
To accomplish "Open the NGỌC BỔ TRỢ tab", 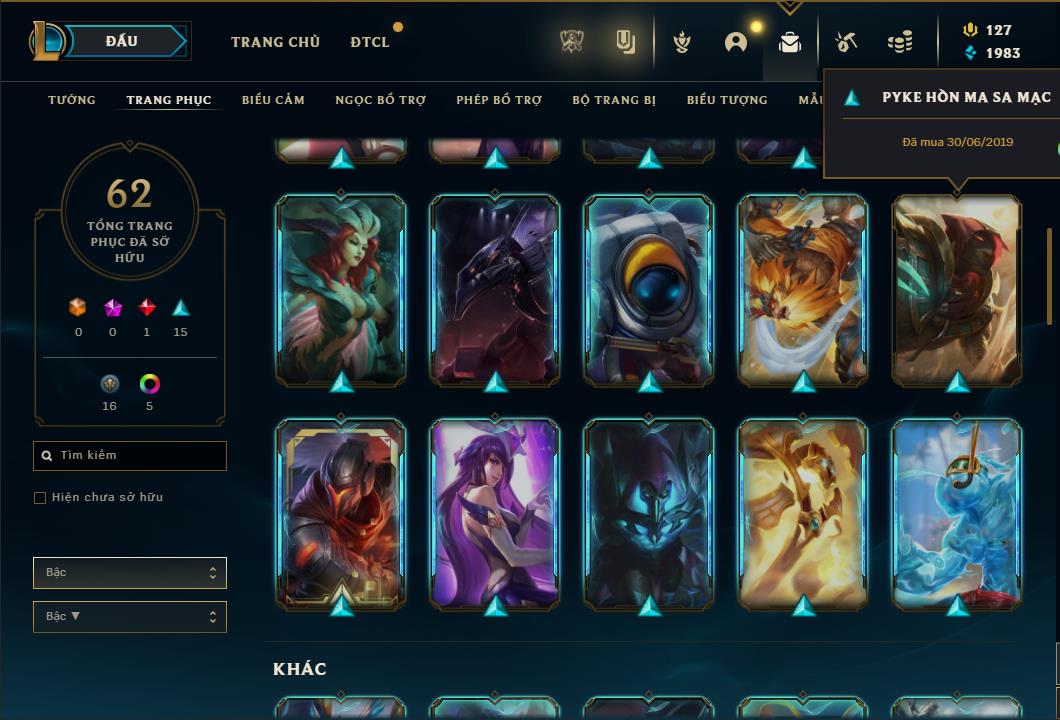I will pos(380,100).
